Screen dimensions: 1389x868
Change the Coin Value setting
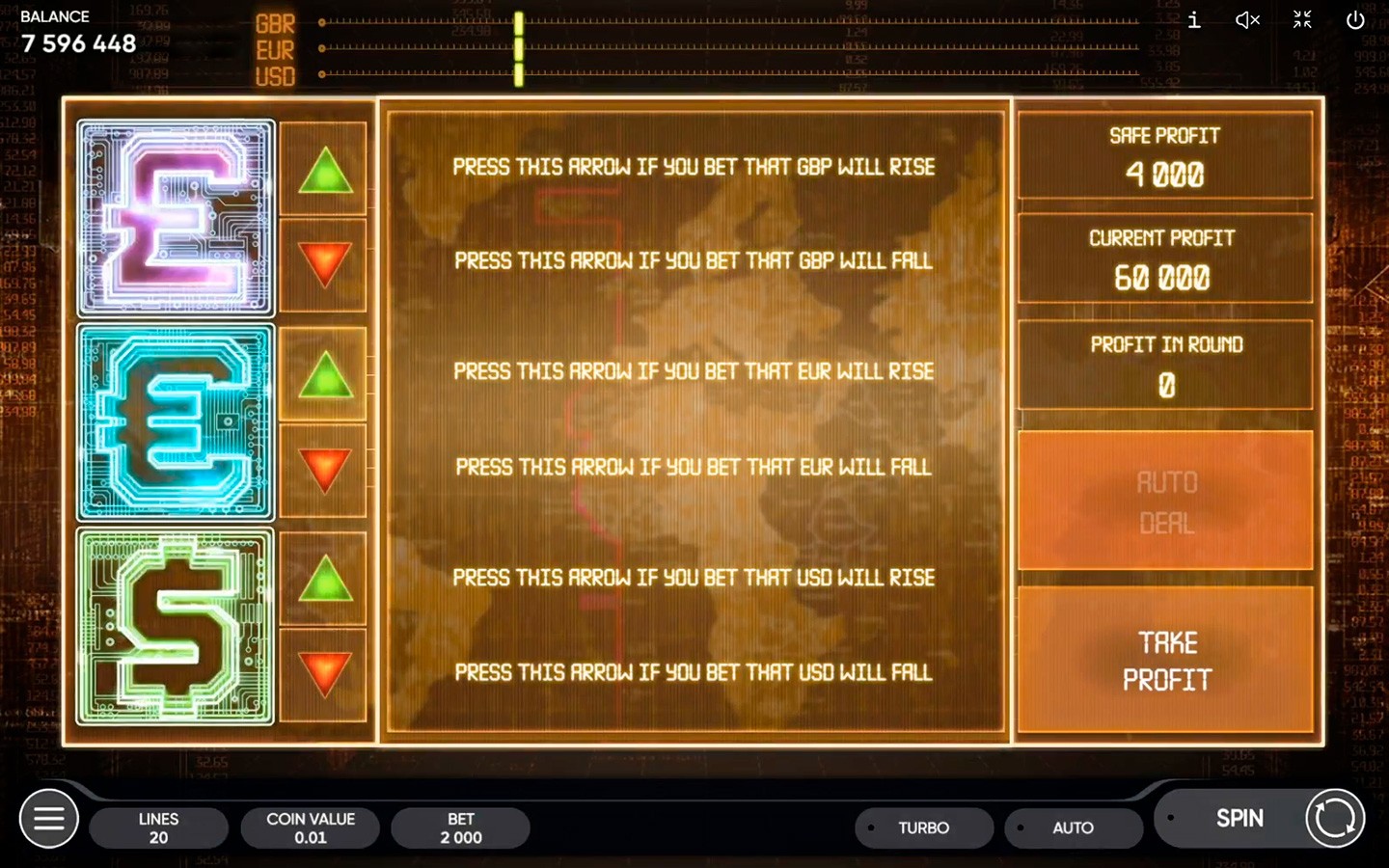pos(310,827)
